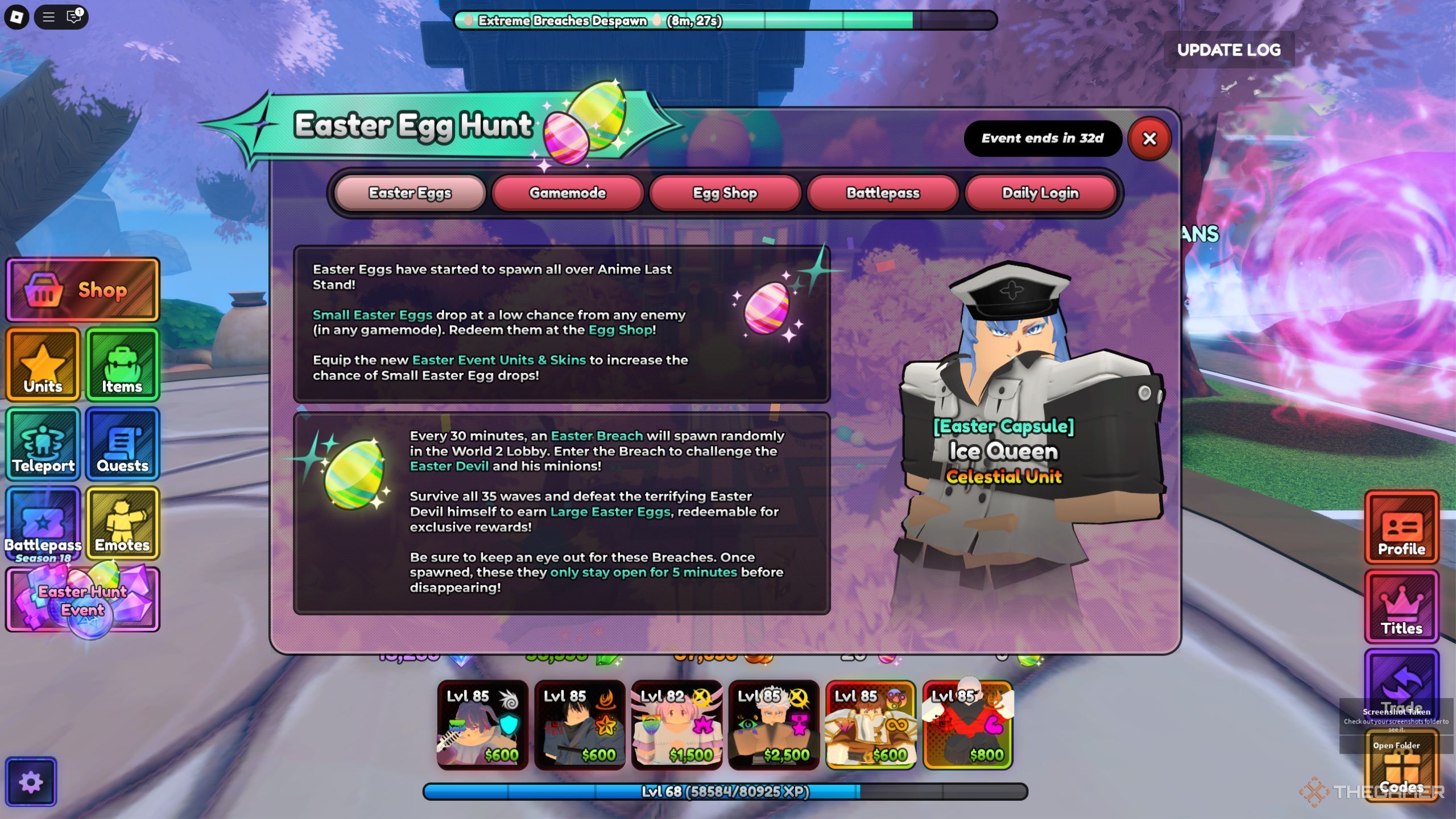Check your Quests
The height and width of the screenshot is (819, 1456).
pos(122,444)
